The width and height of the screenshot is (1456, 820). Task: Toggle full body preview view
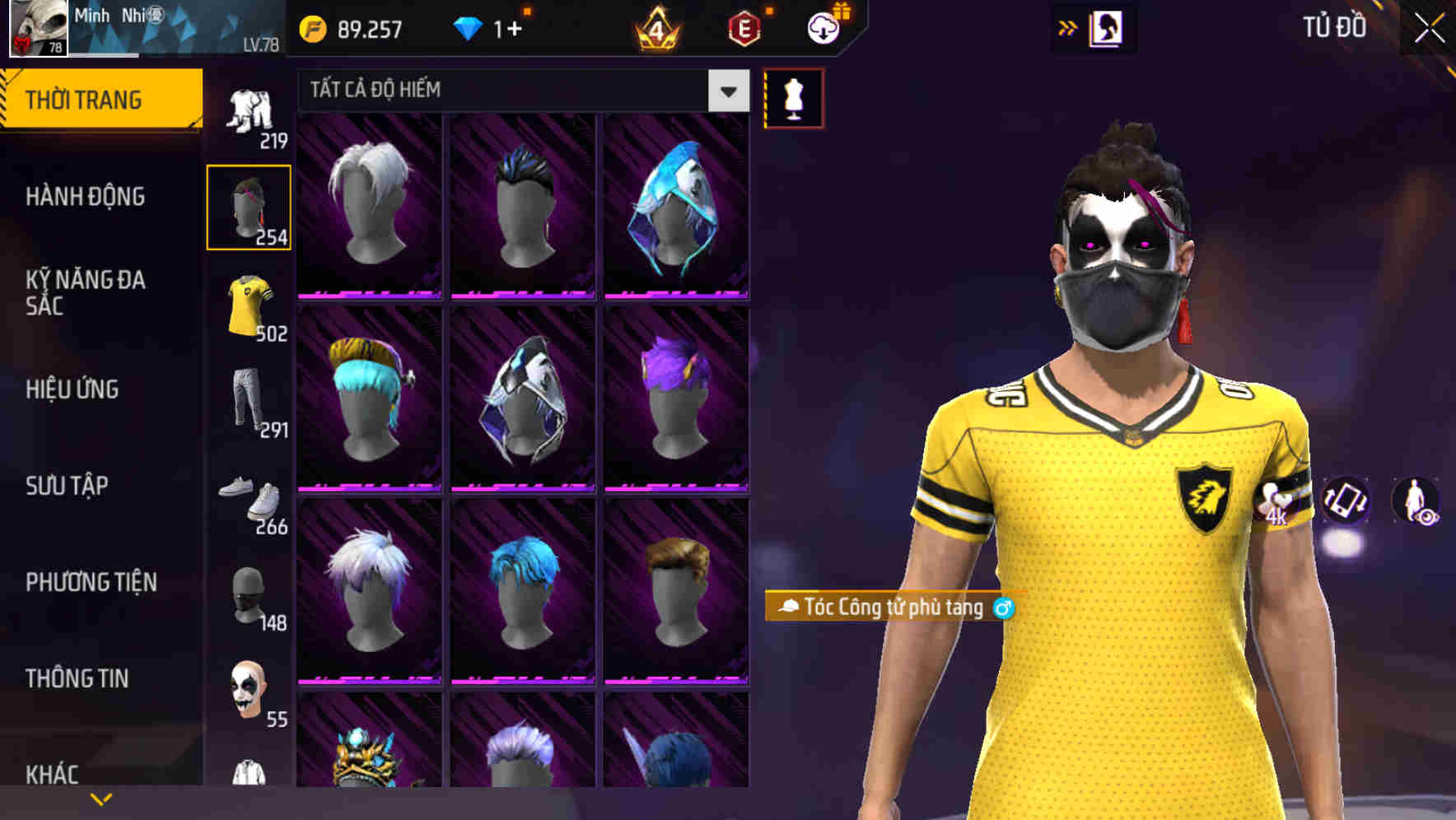tap(1418, 504)
